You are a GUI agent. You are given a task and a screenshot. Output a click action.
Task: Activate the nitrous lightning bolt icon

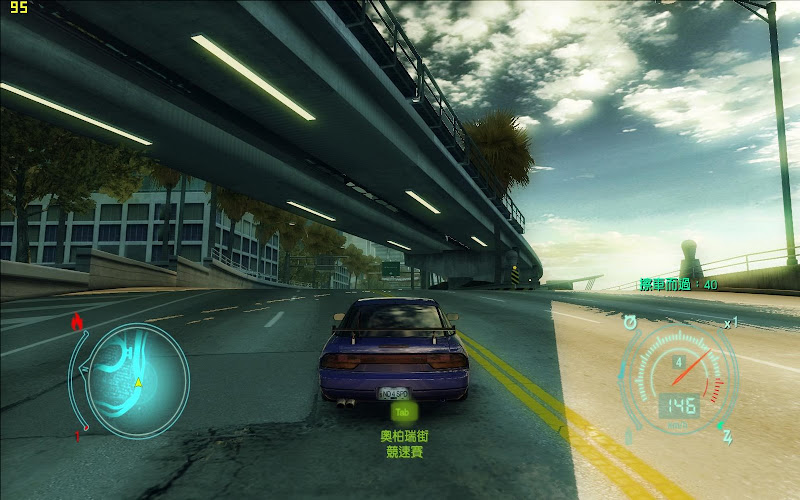pos(727,437)
